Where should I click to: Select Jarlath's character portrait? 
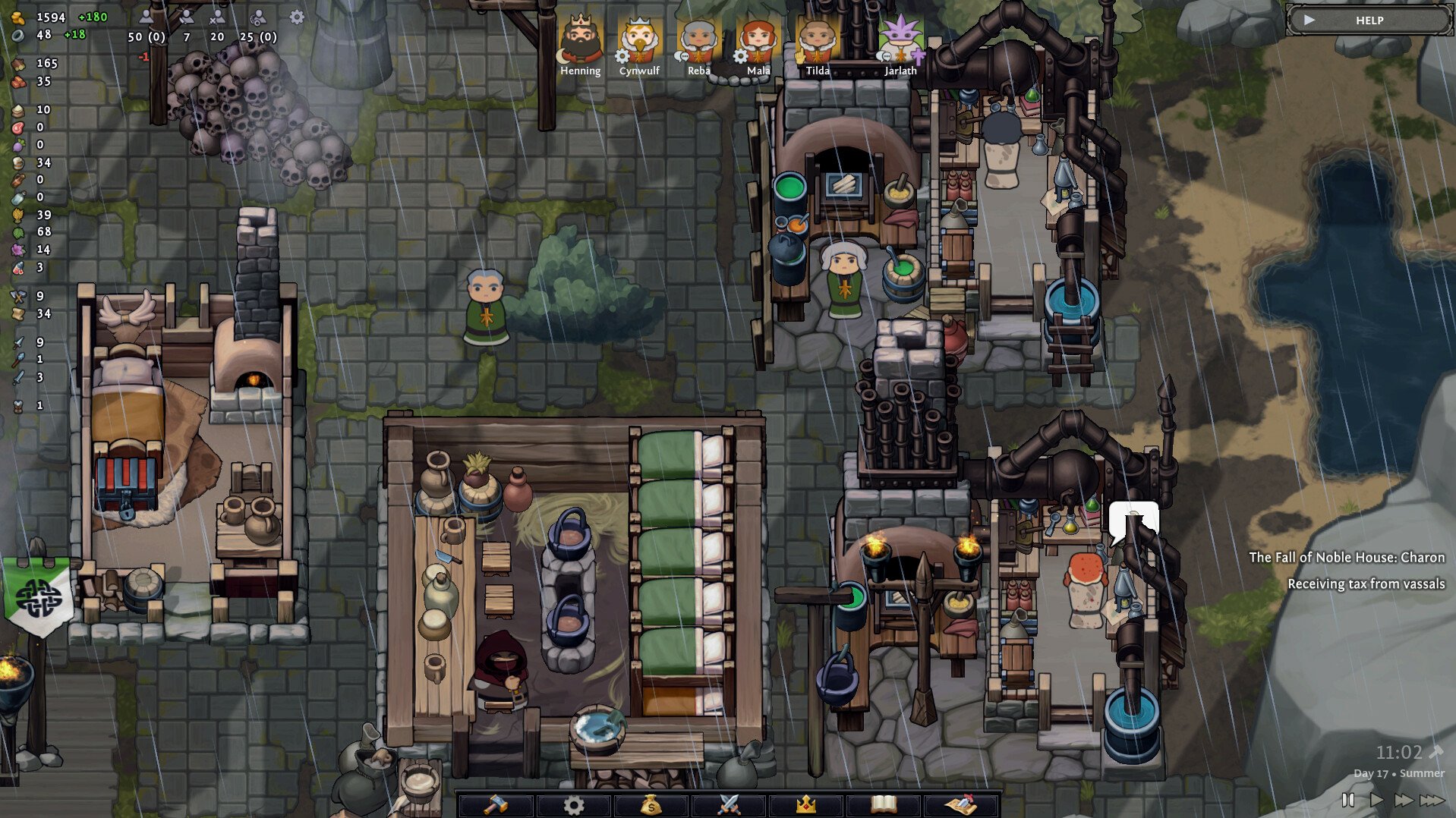[x=900, y=34]
